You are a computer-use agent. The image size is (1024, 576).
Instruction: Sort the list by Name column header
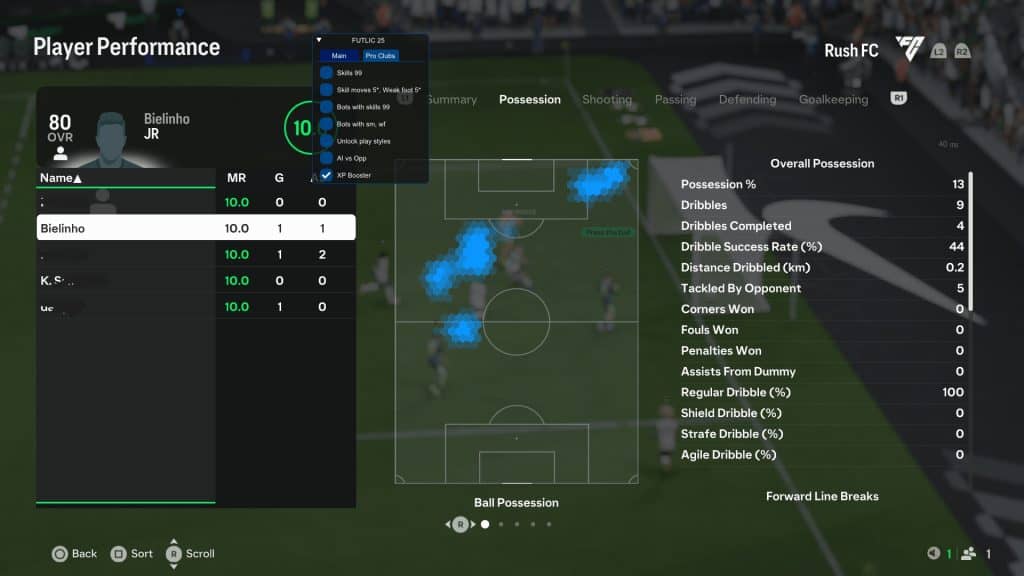[x=60, y=178]
